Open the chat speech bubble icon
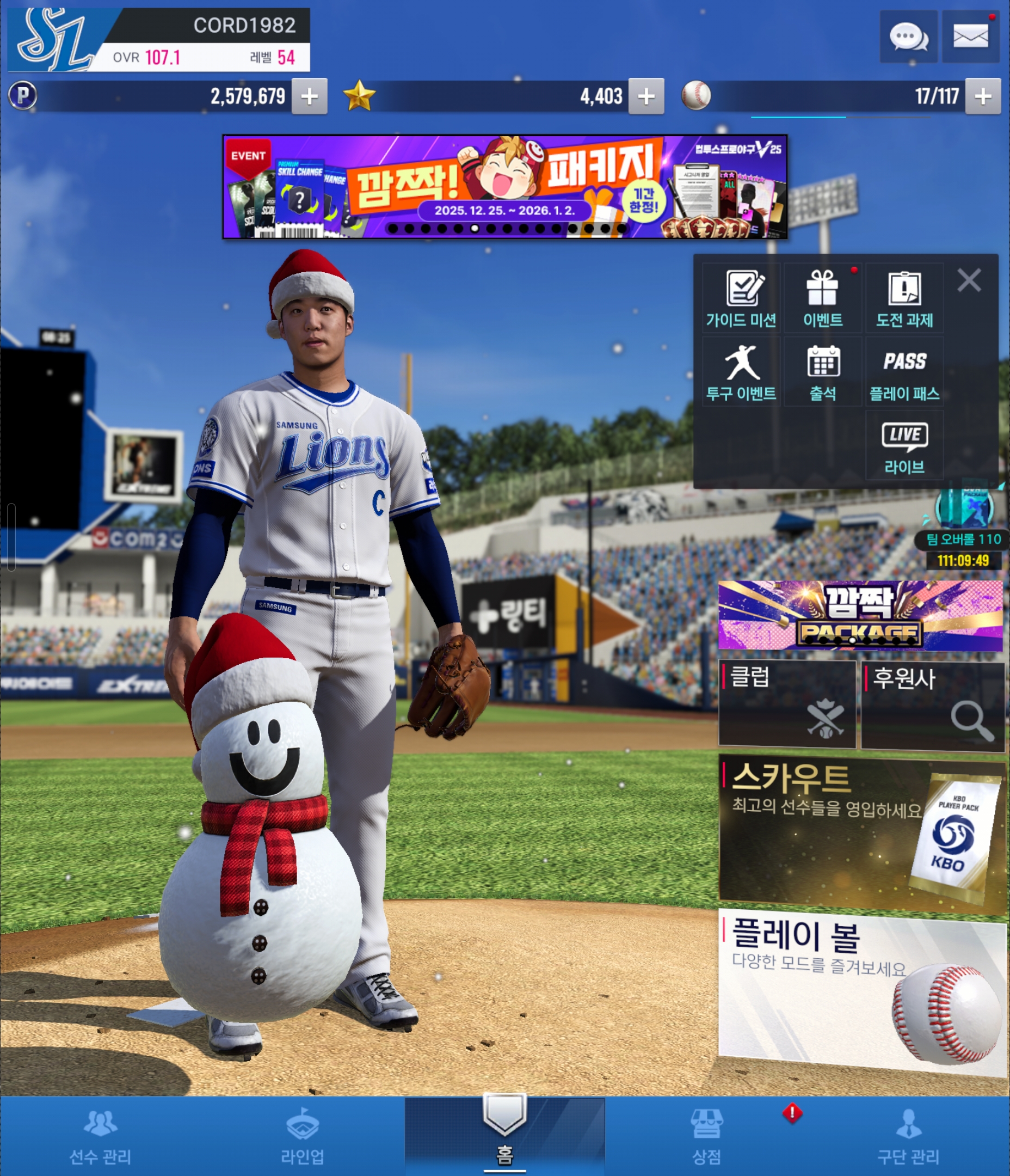 point(908,37)
